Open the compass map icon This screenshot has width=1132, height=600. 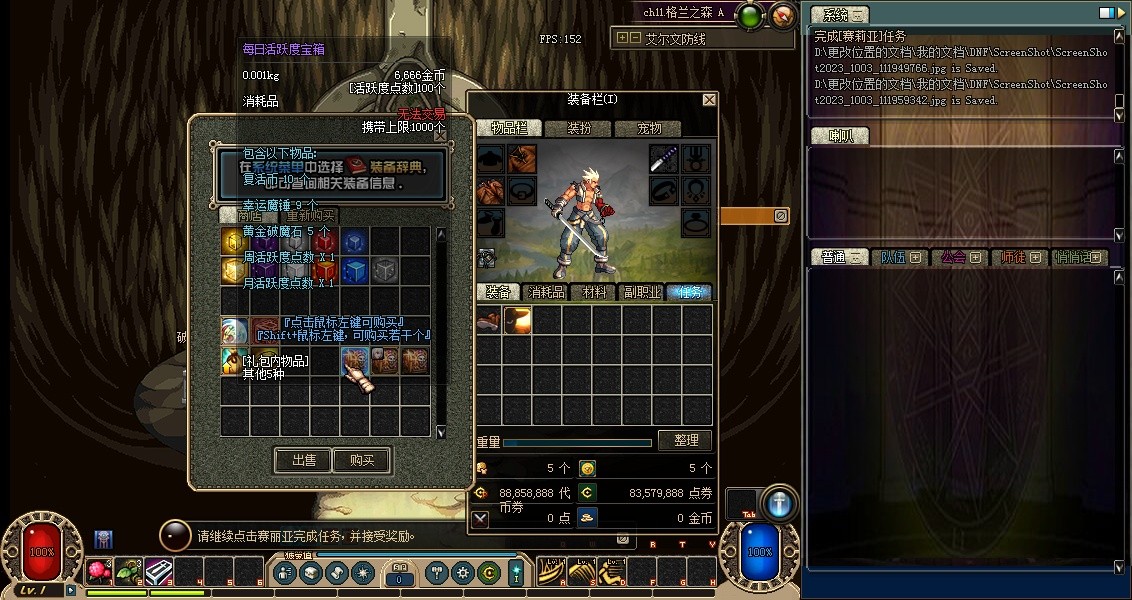point(784,14)
